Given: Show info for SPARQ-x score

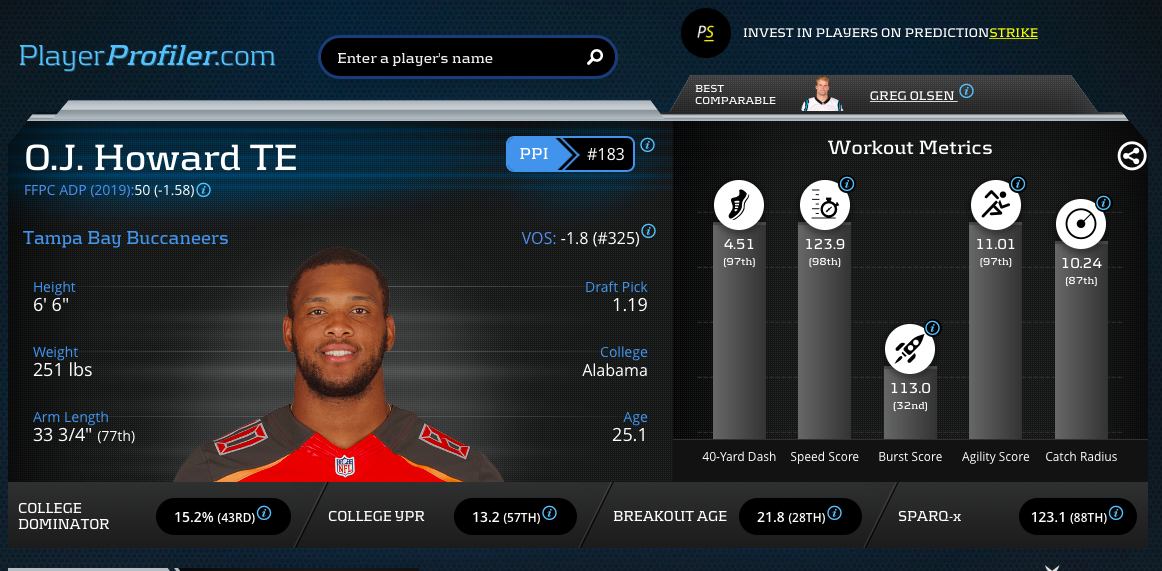Looking at the screenshot, I should [1115, 513].
